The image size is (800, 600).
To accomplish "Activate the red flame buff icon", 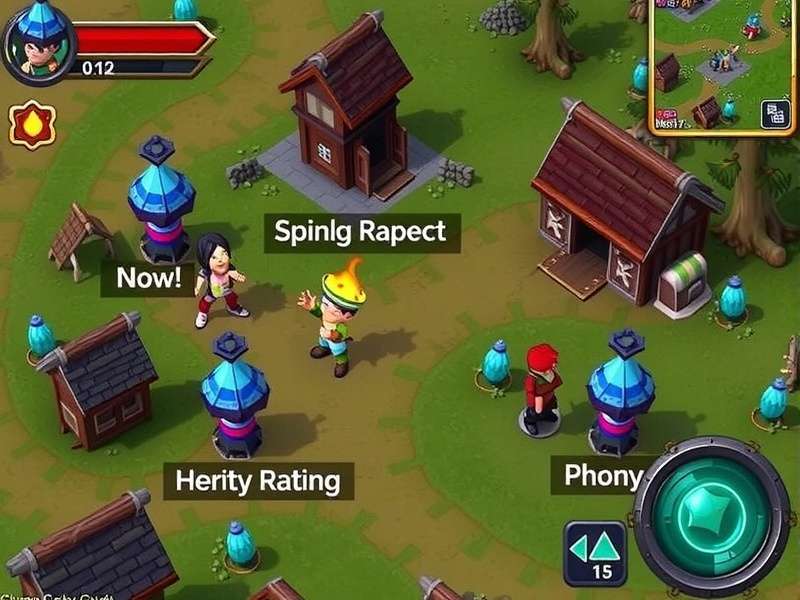I will pyautogui.click(x=32, y=125).
